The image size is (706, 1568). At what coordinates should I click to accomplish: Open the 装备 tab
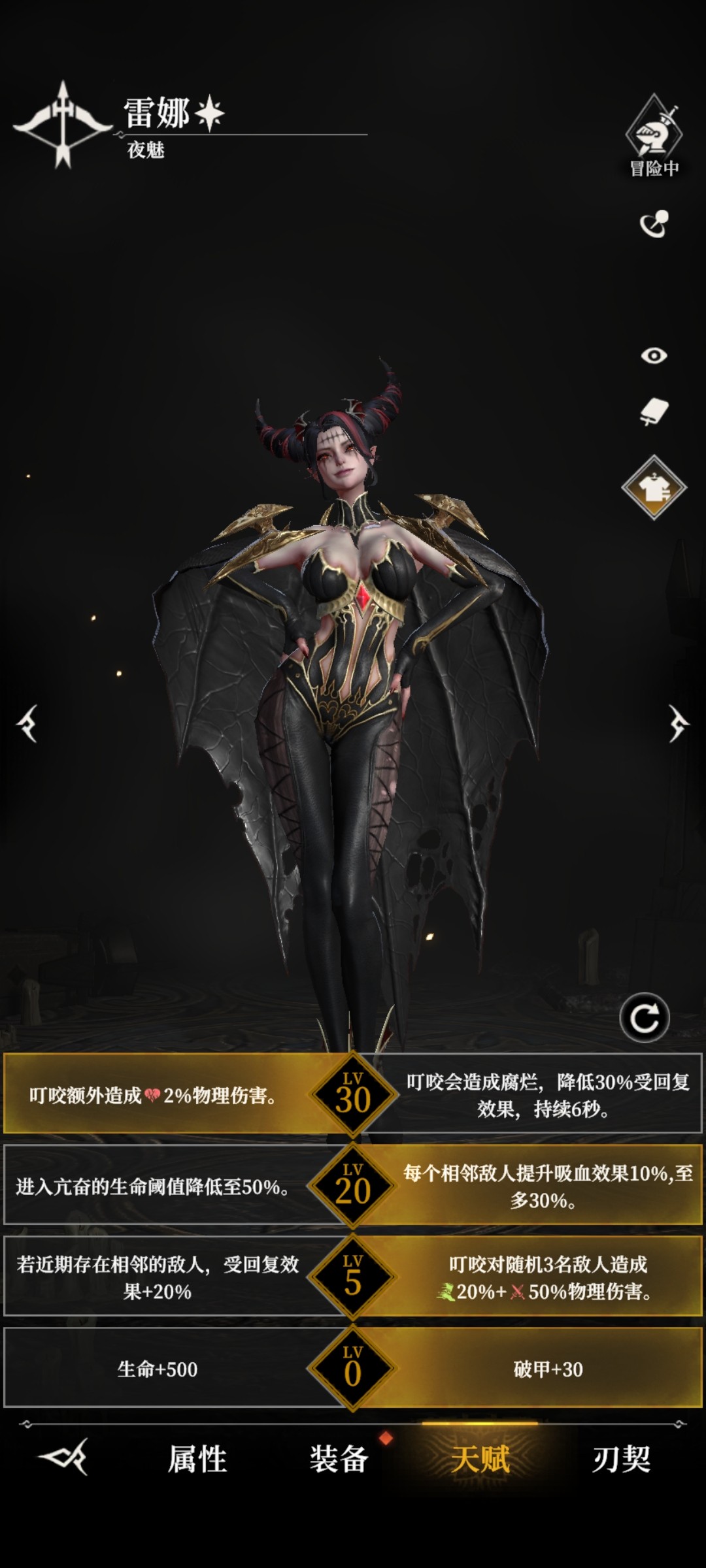tap(339, 1459)
